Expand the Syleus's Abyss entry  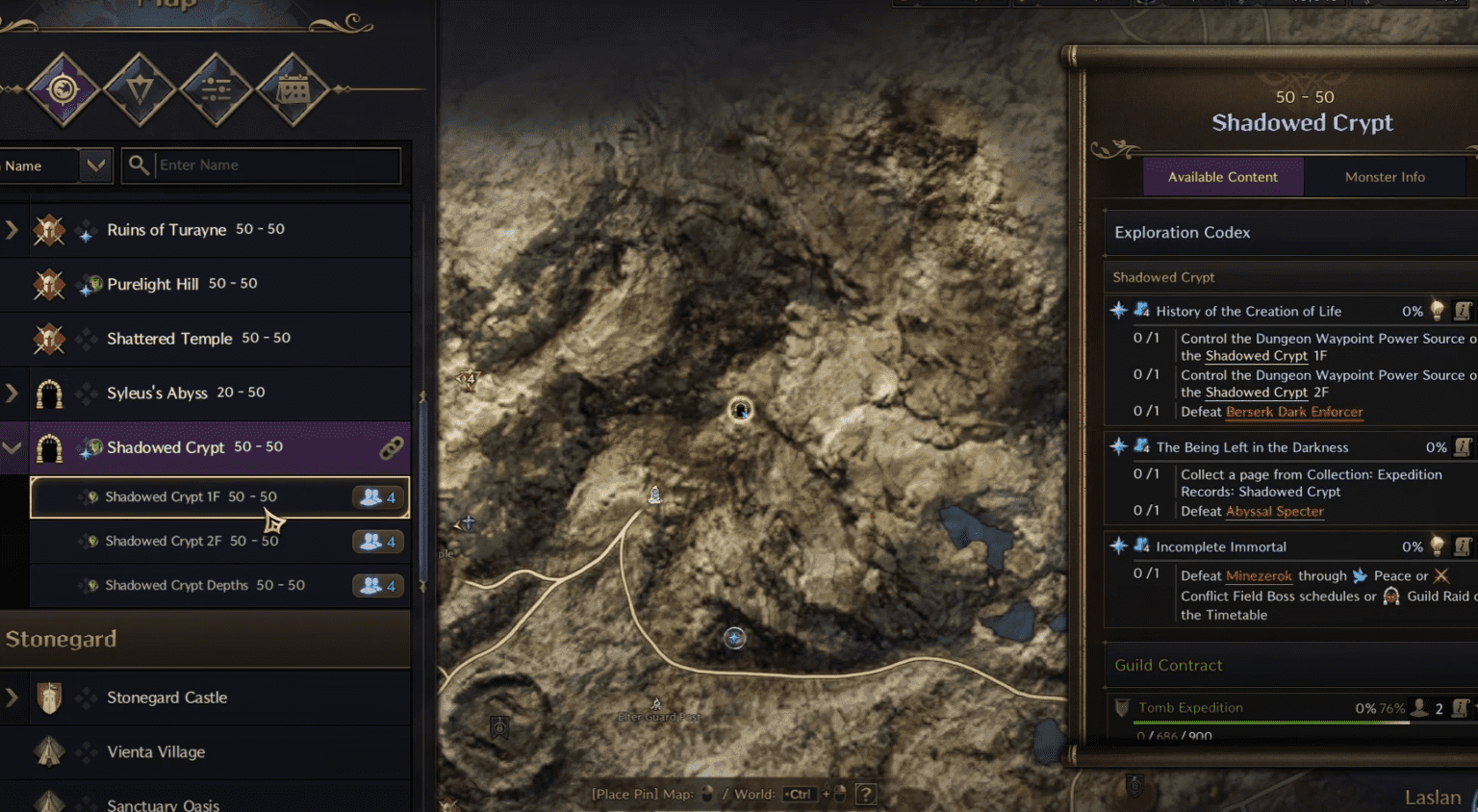tap(12, 393)
